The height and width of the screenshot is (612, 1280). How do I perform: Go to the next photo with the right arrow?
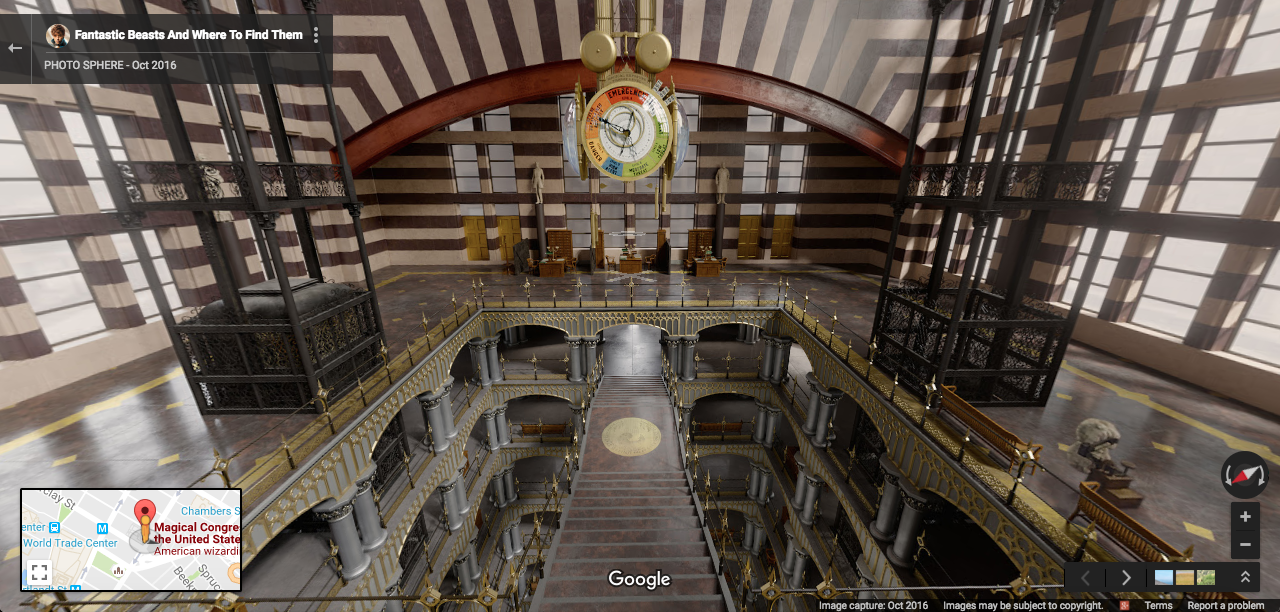(x=1126, y=577)
